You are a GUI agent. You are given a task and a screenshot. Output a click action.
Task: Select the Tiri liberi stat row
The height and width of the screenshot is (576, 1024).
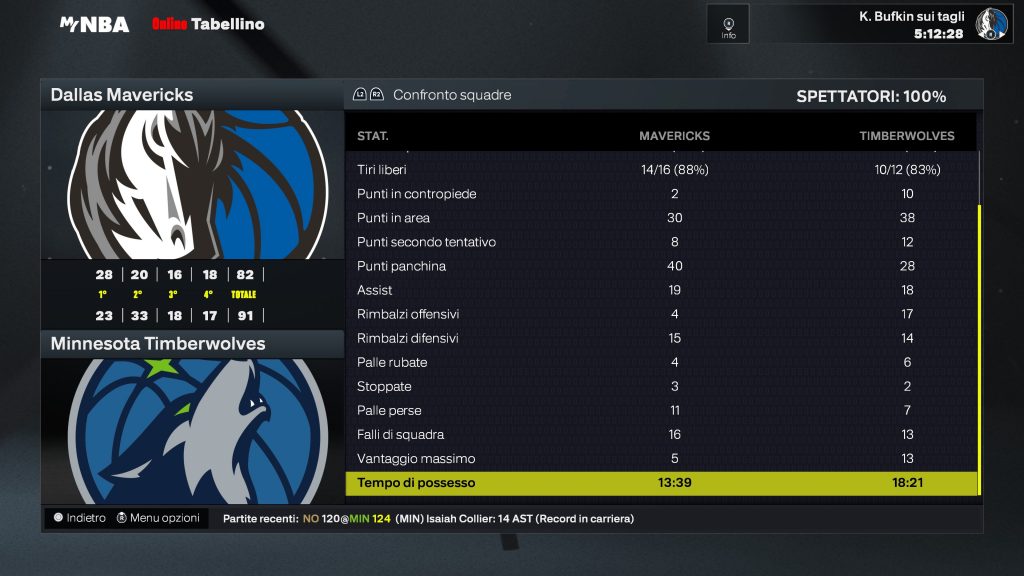point(660,170)
